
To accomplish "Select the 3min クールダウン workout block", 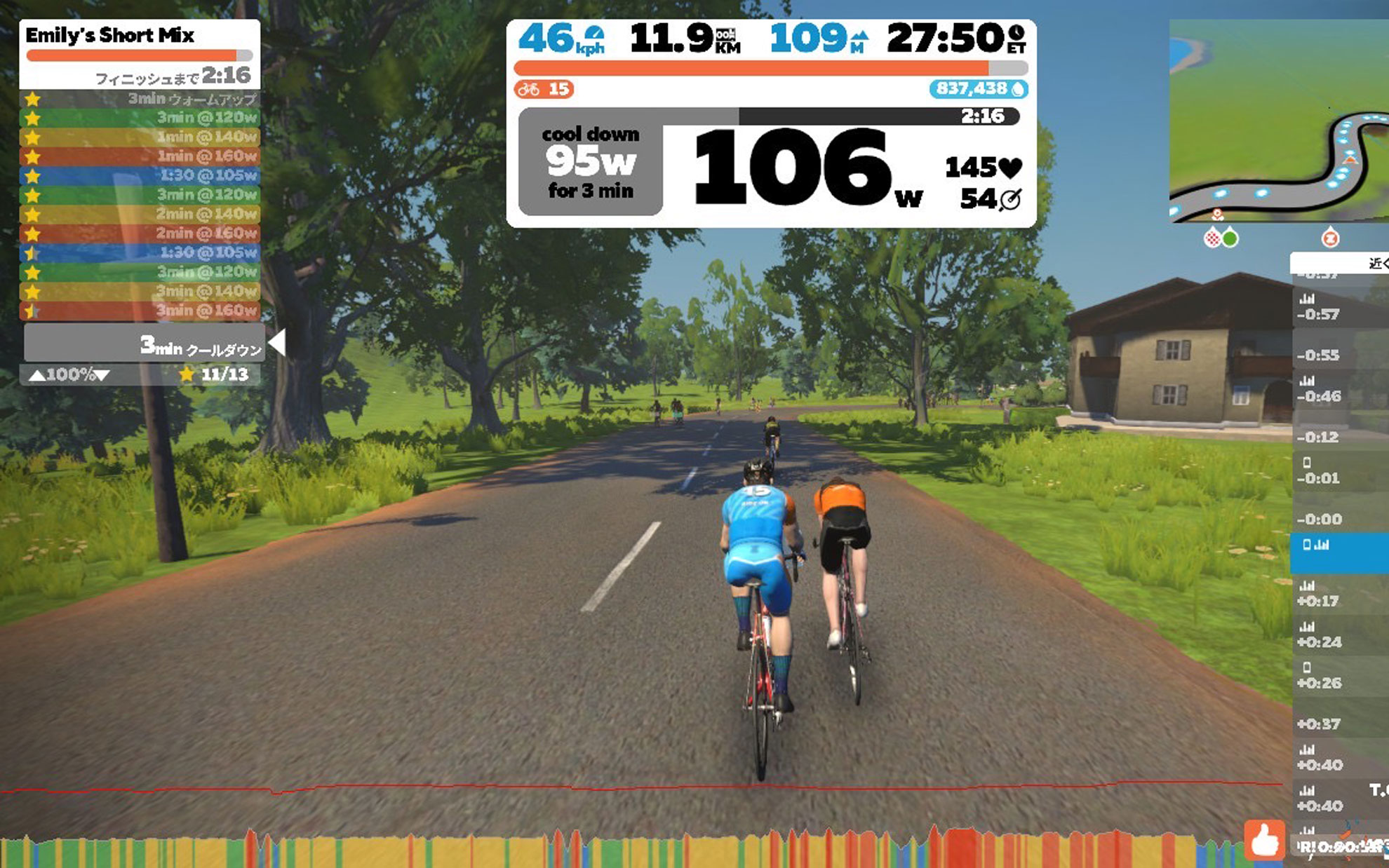I will click(145, 344).
